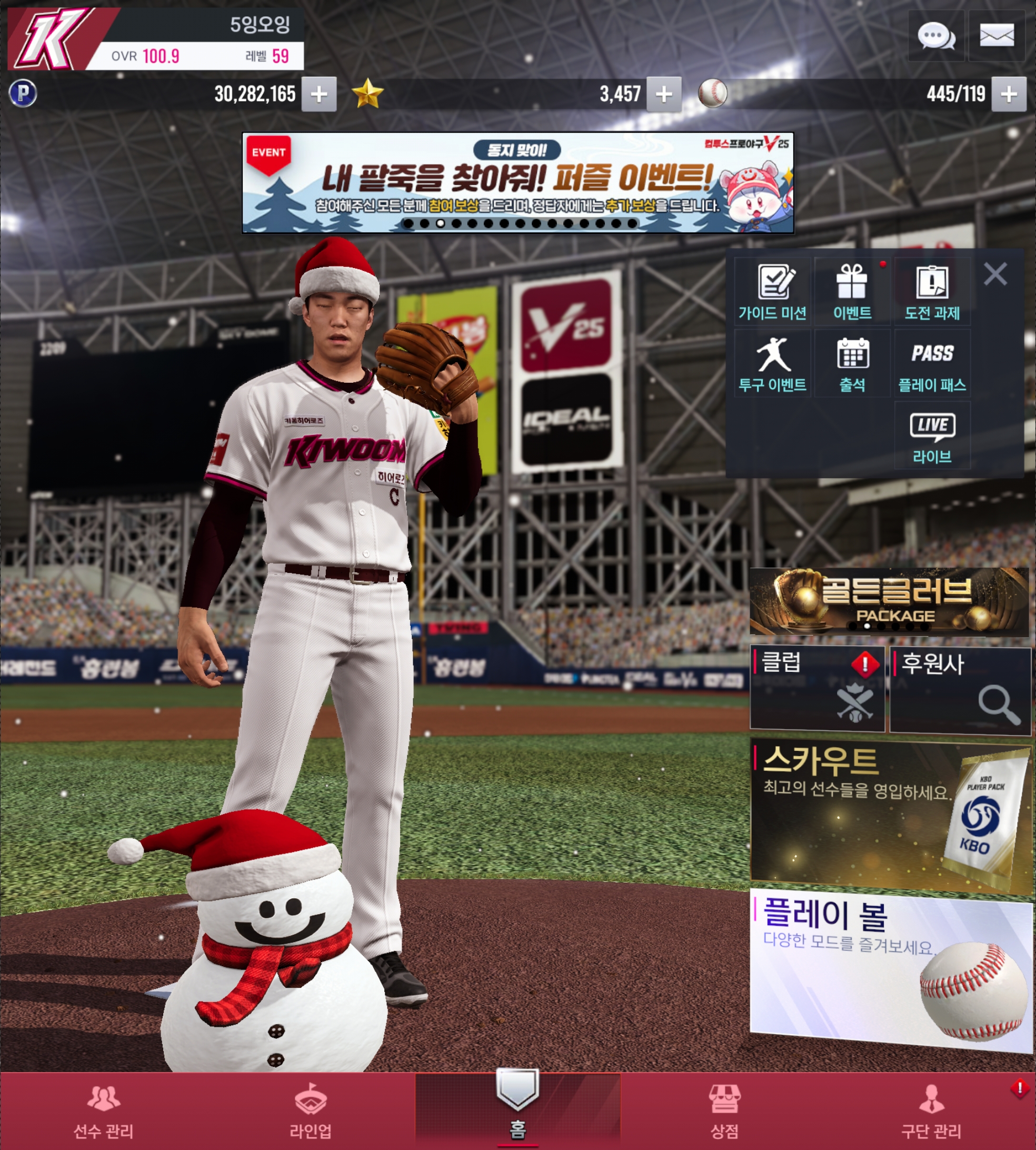Open the mailbox envelope icon
Image resolution: width=1036 pixels, height=1150 pixels.
point(996,36)
